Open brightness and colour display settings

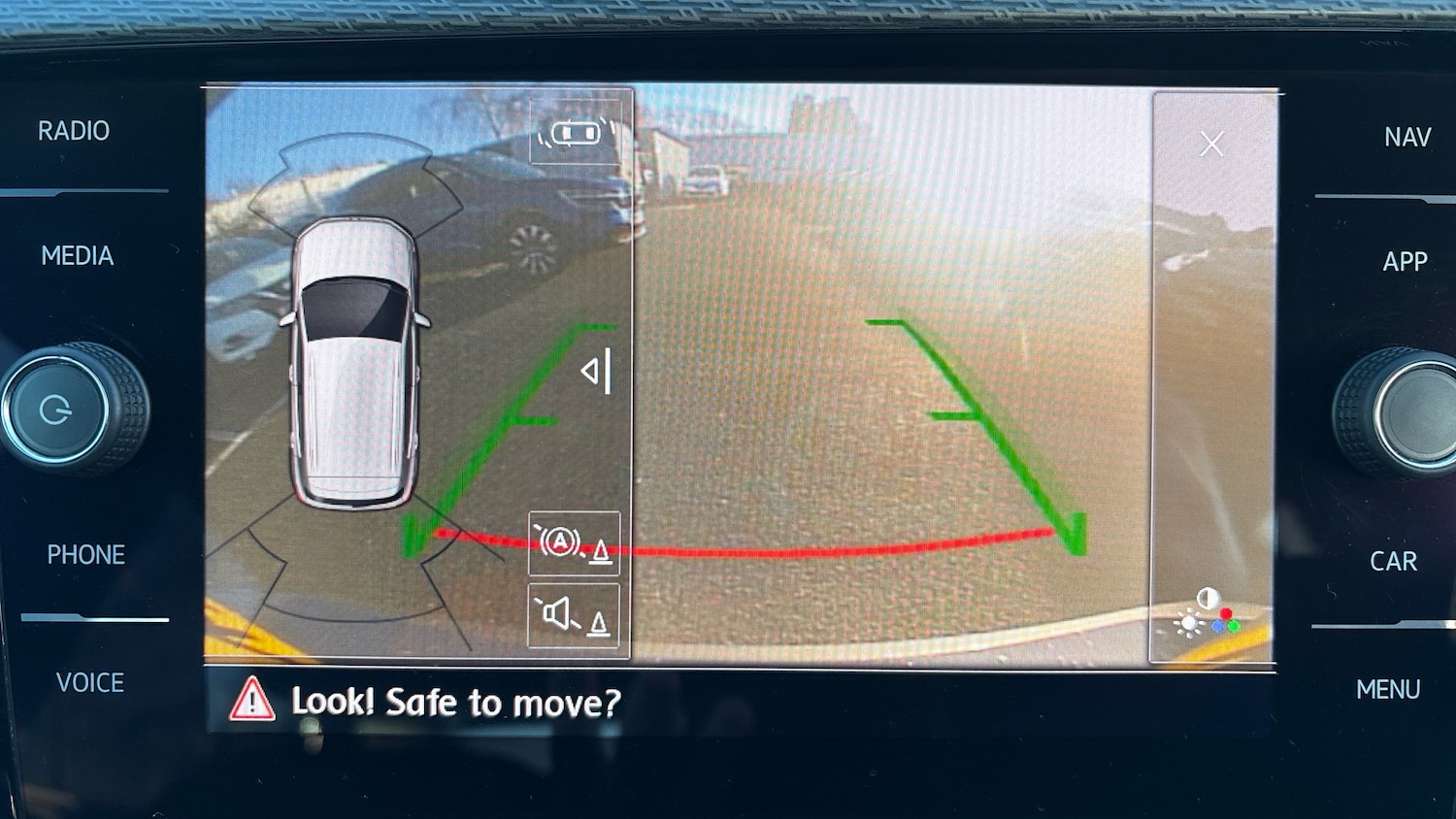1208,612
